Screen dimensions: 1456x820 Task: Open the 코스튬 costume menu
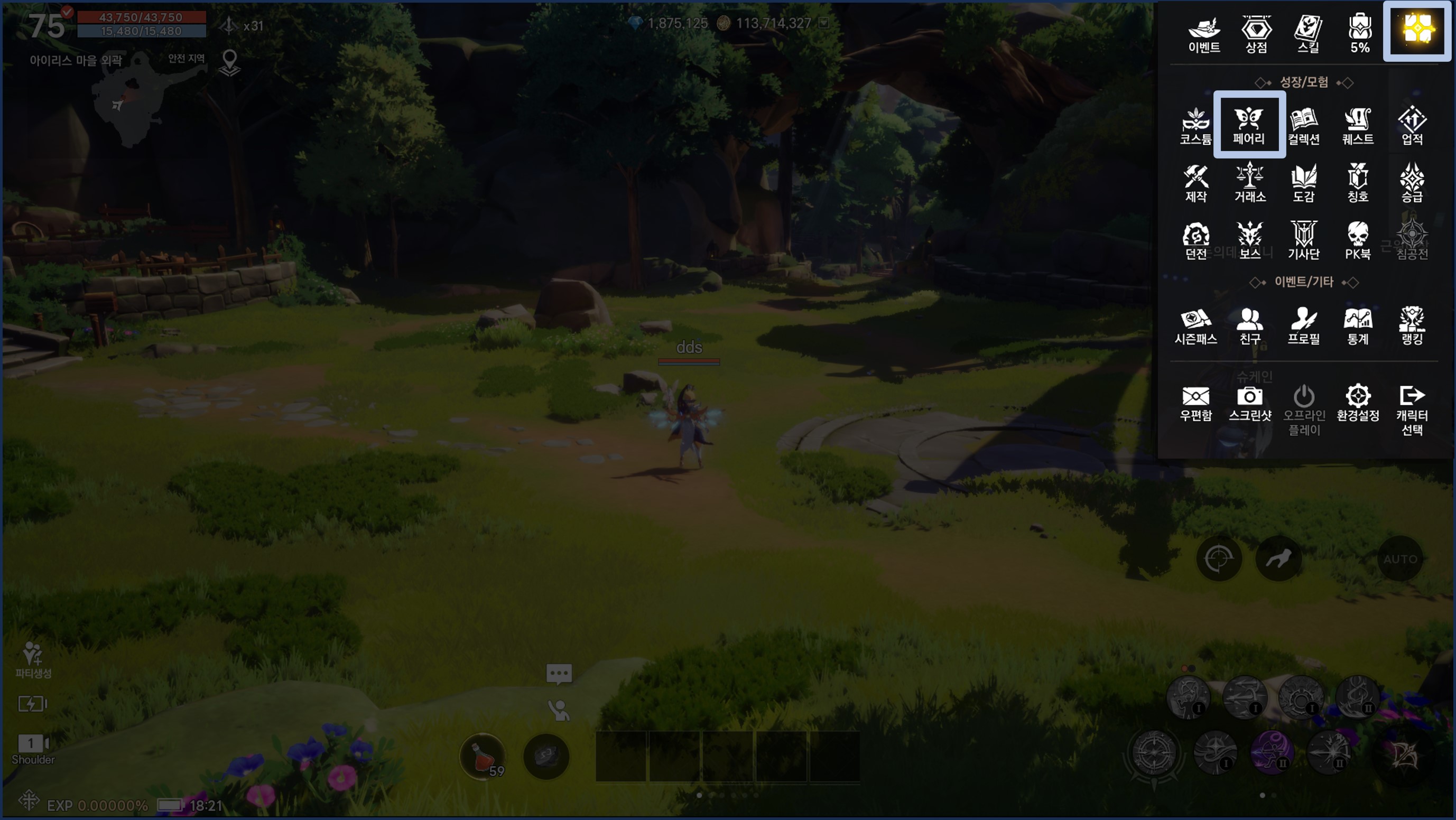tap(1195, 125)
